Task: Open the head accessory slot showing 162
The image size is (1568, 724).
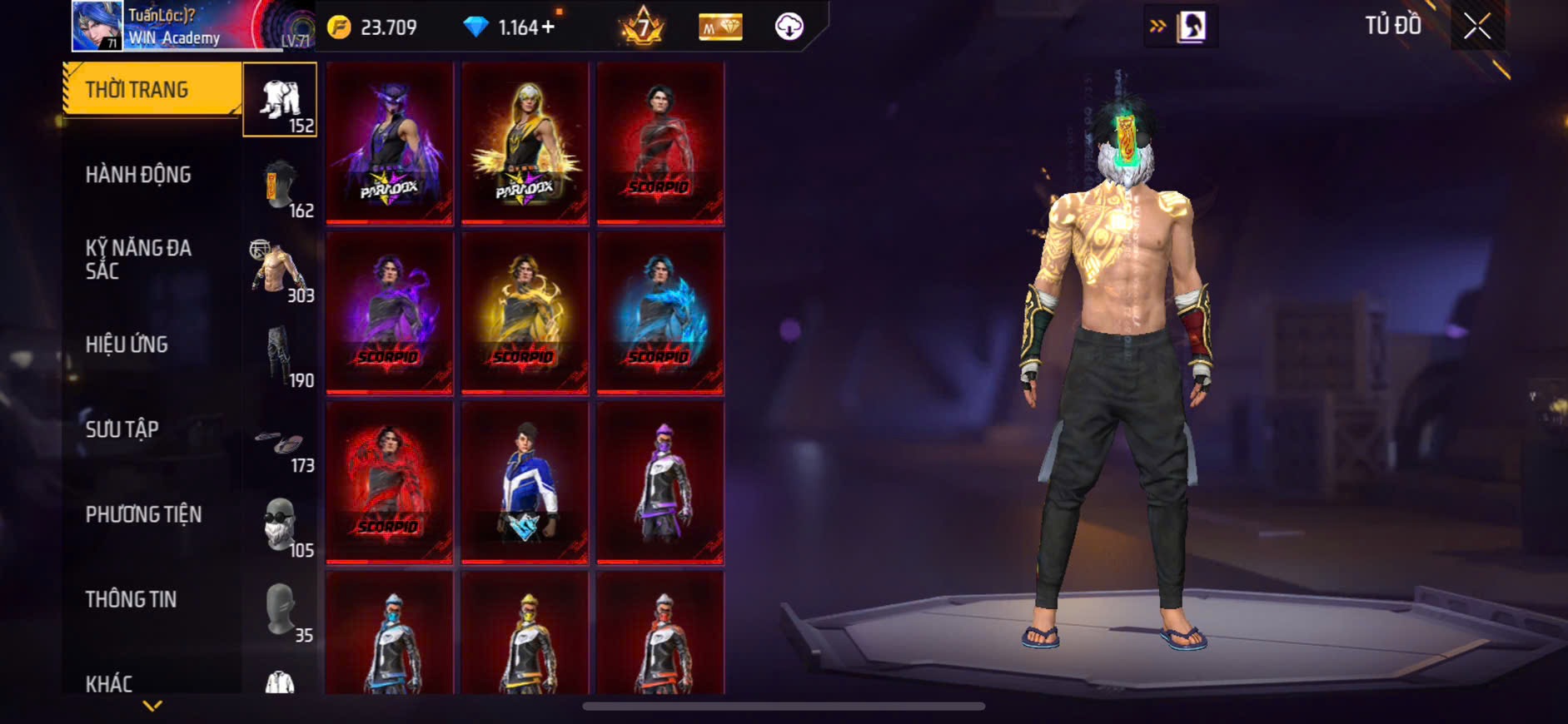Action: point(281,187)
